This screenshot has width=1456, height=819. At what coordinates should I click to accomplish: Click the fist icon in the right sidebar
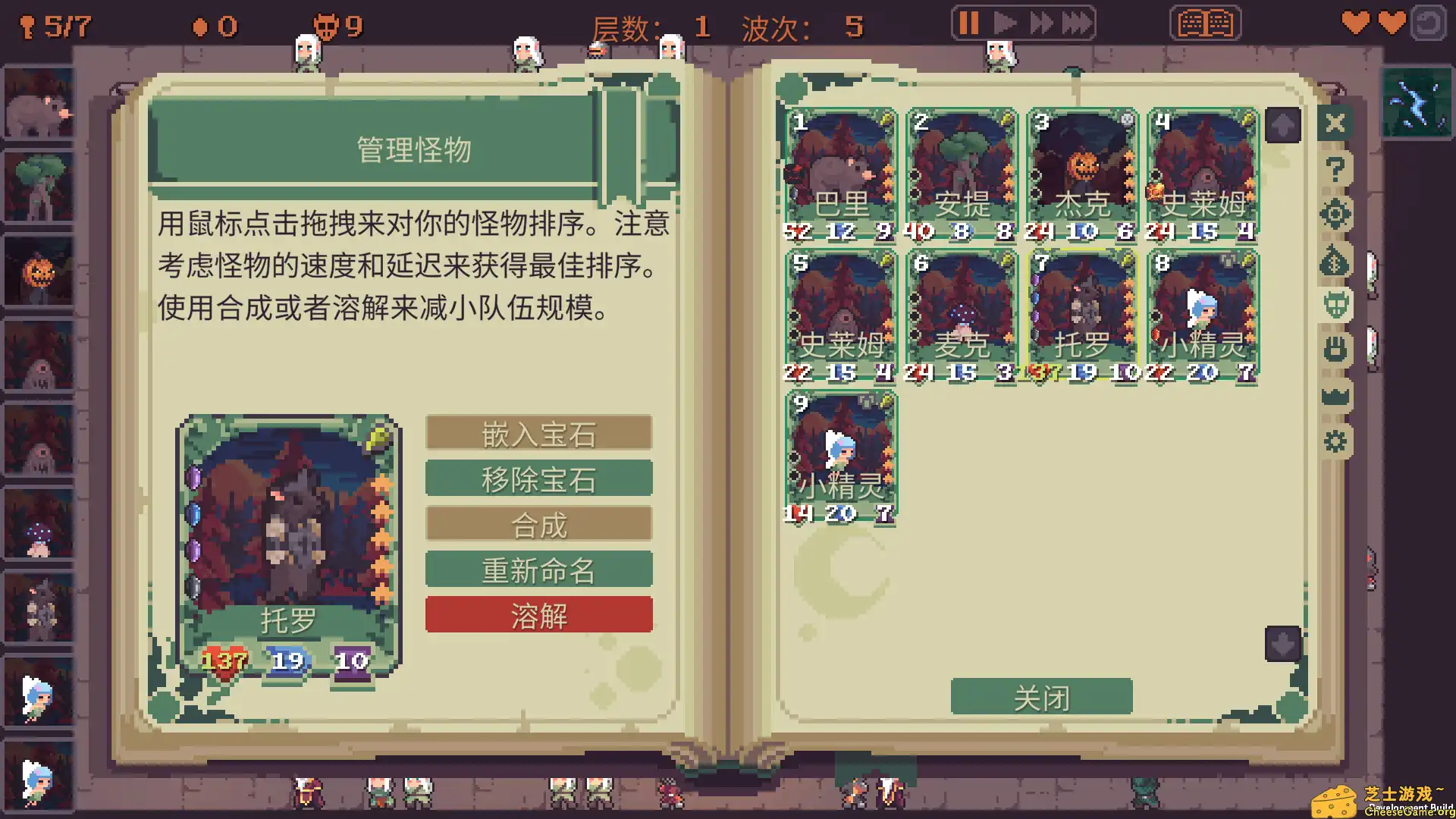[1335, 348]
